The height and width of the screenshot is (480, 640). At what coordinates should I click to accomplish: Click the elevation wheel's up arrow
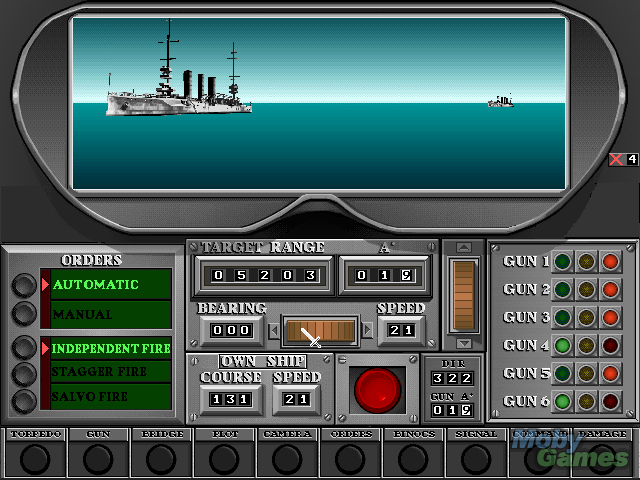(463, 248)
